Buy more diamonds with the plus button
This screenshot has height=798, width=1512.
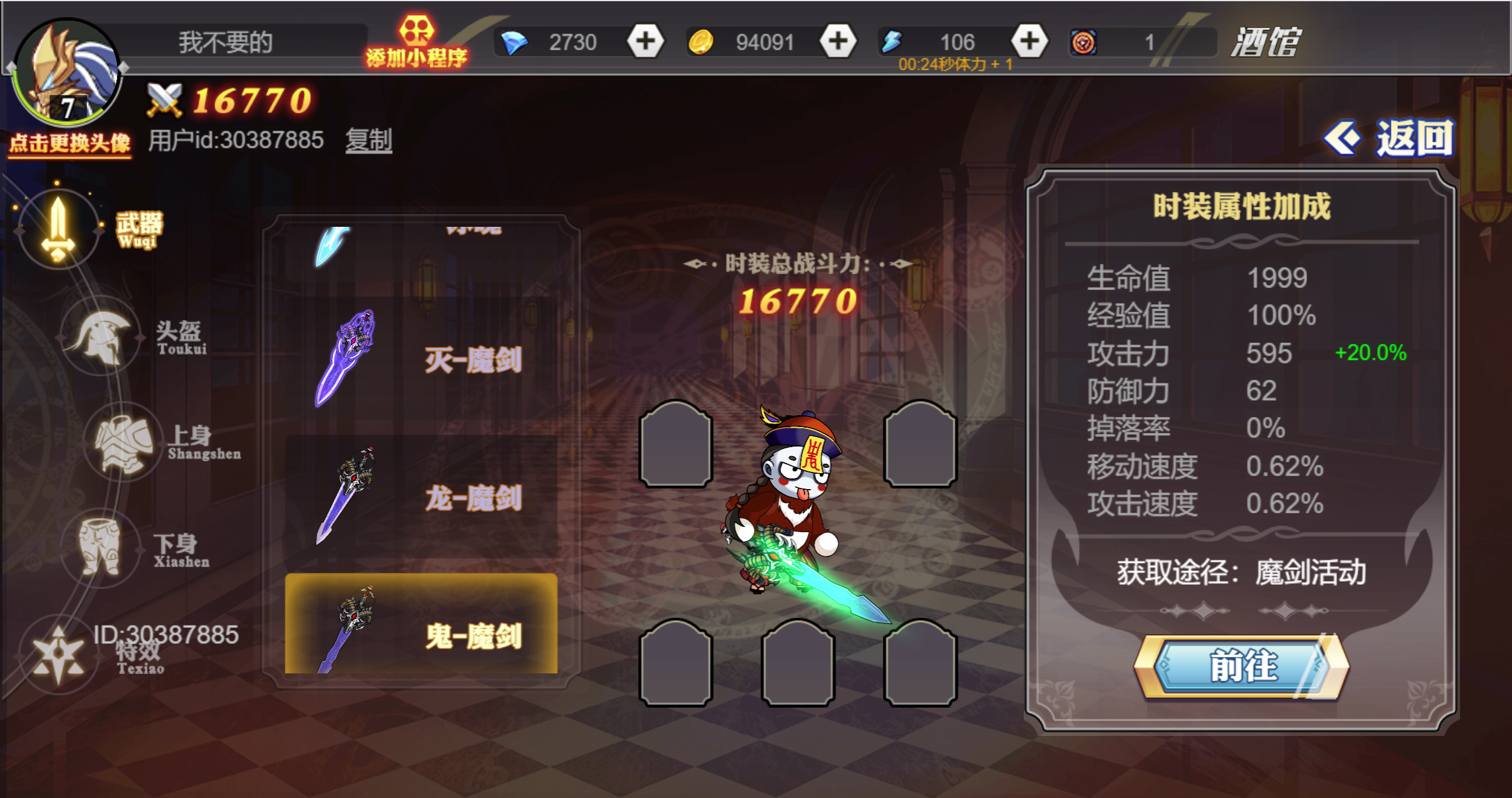pos(645,41)
